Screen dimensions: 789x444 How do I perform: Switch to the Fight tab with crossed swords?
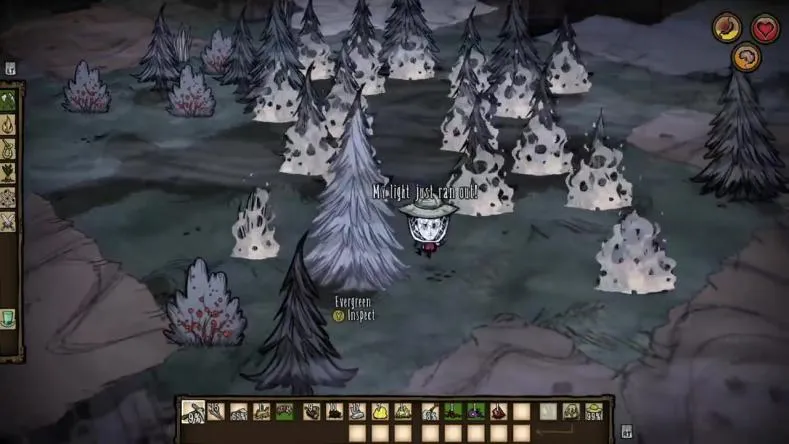(9, 218)
